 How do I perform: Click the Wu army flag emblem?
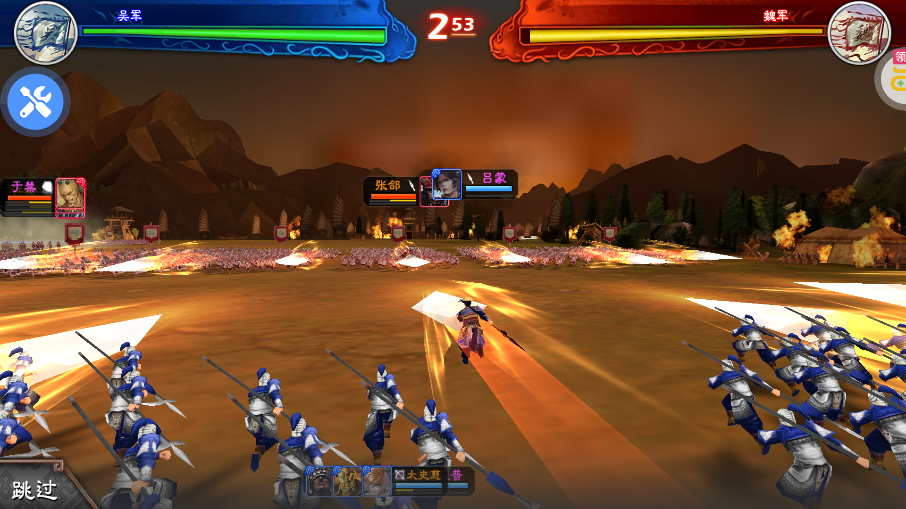[x=46, y=32]
